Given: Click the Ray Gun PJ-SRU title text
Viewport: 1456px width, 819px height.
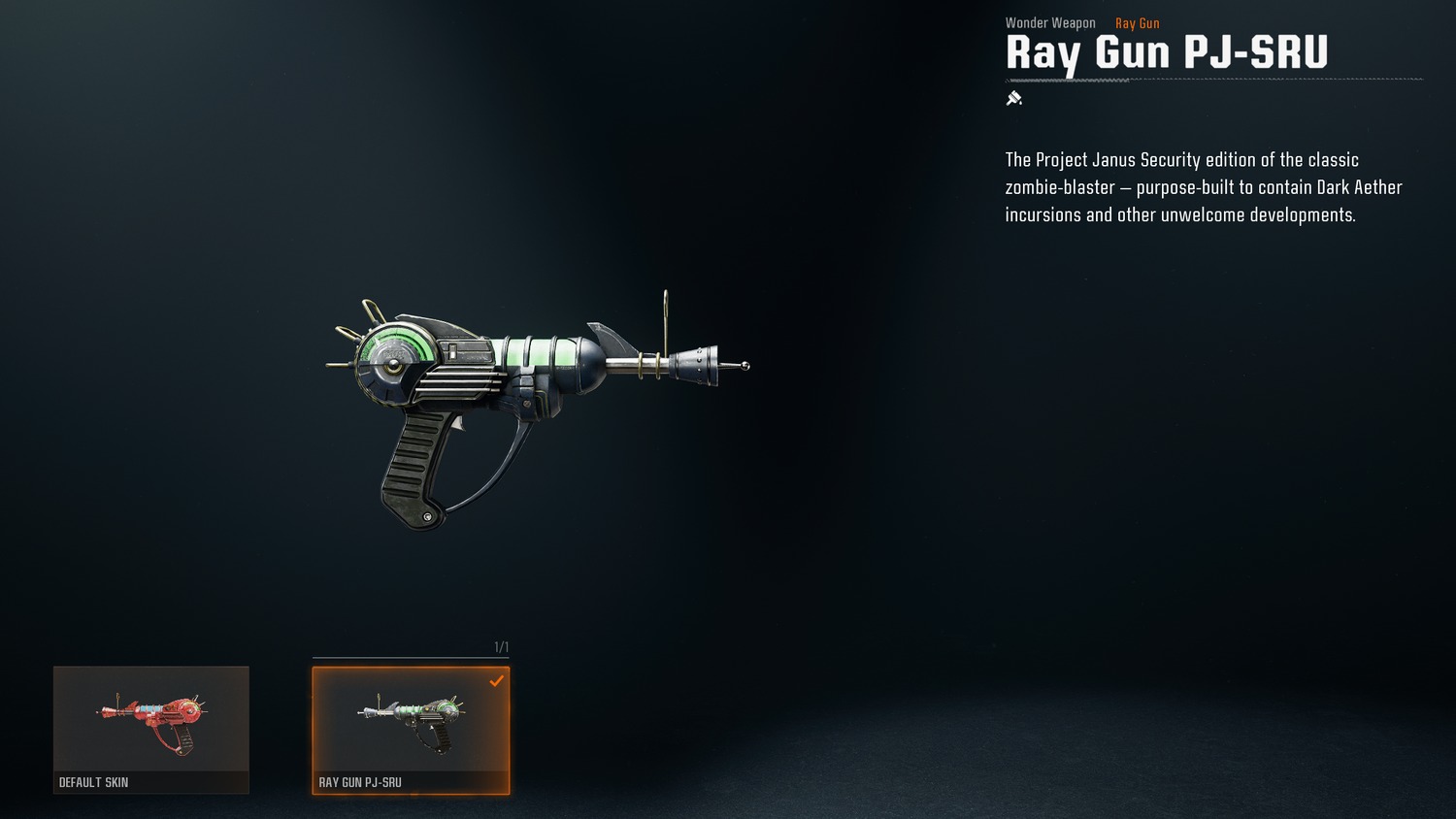Looking at the screenshot, I should pos(1167,53).
